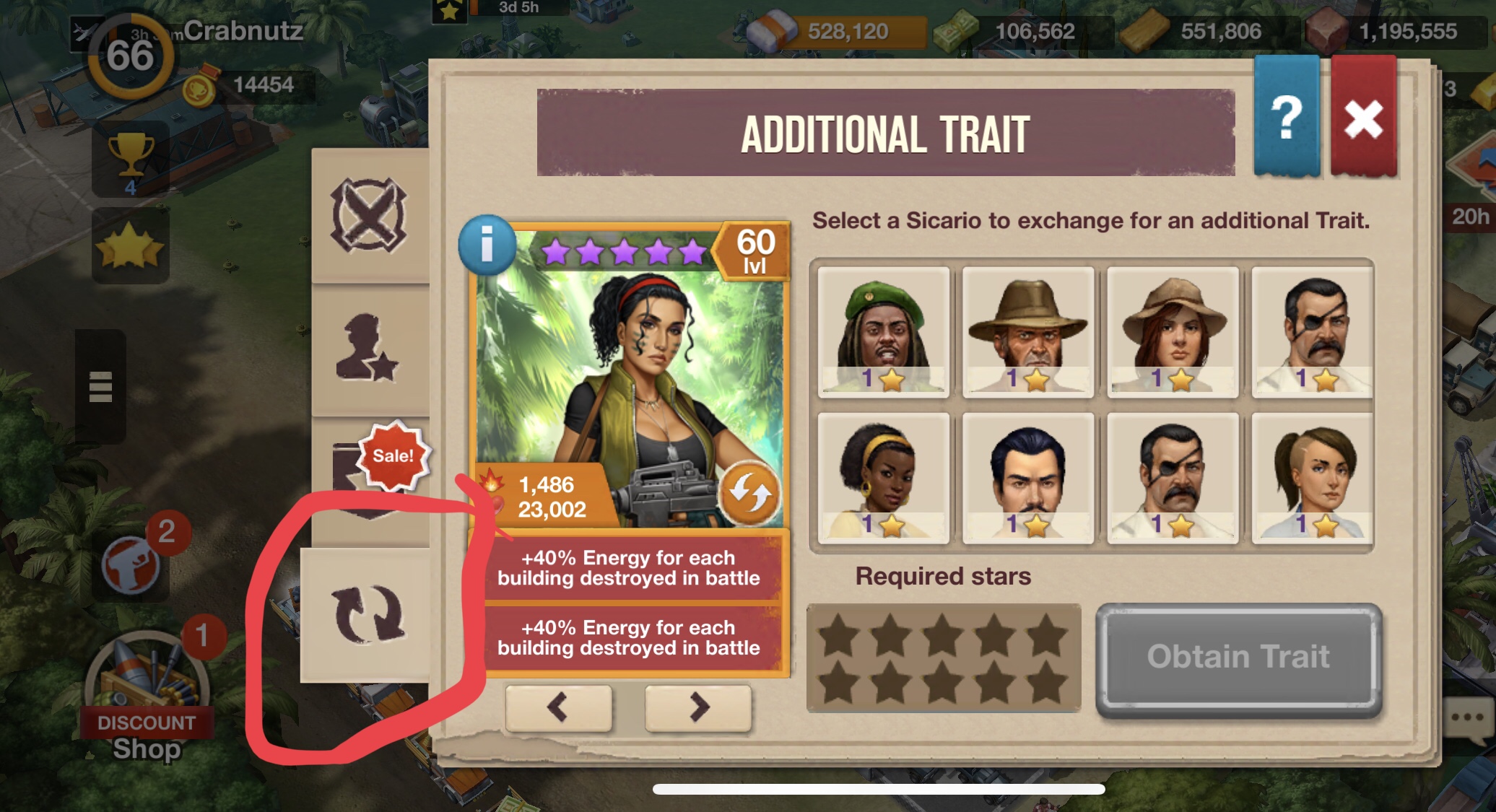Select the ponytail woman Sicario portrait

pyautogui.click(x=1313, y=478)
